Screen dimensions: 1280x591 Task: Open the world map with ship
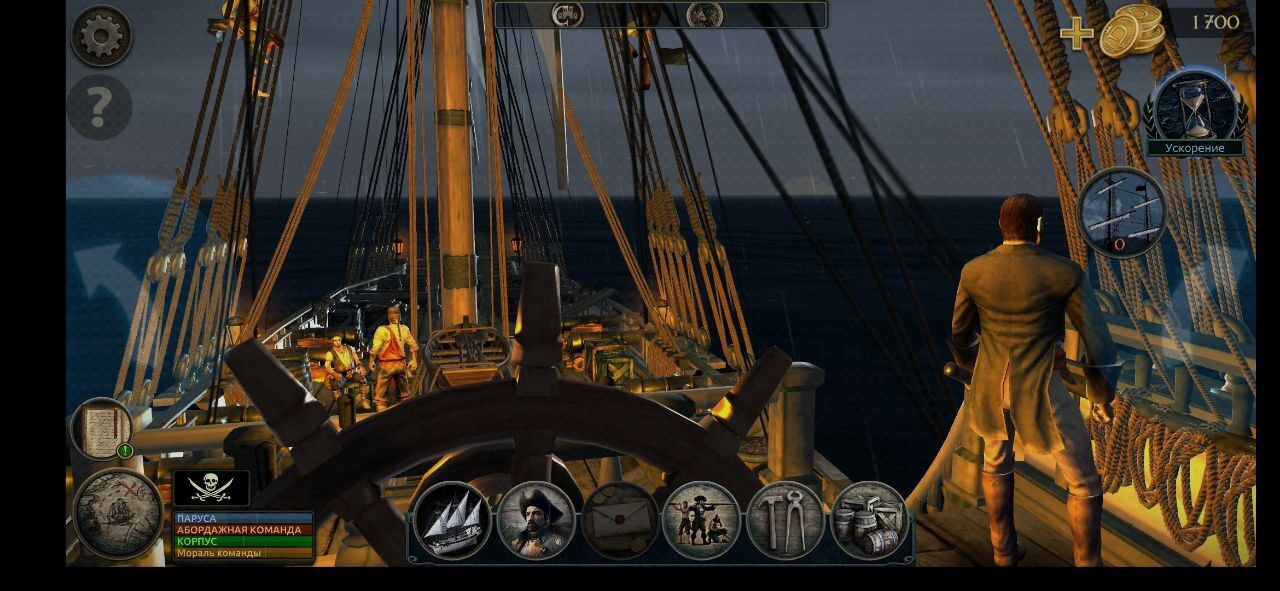118,514
